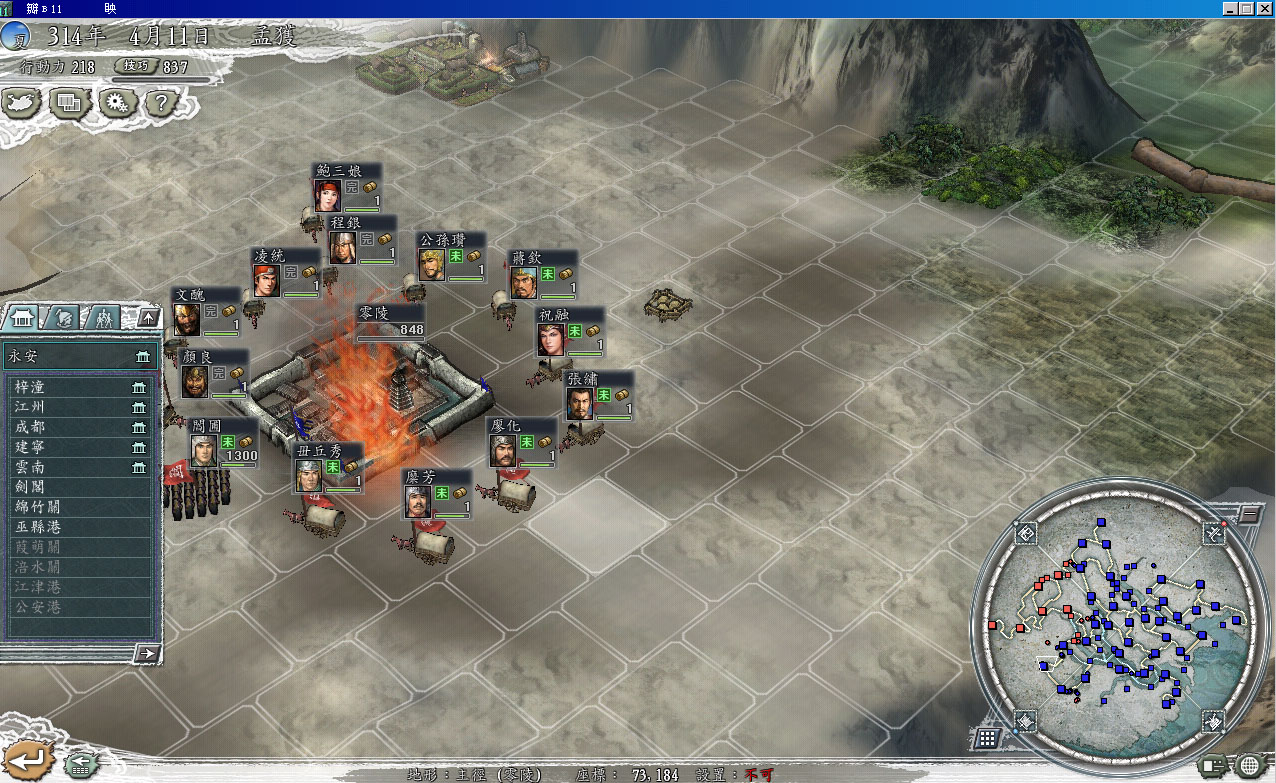Switch to the troop units tab
Viewport: 1276px width, 783px height.
103,318
